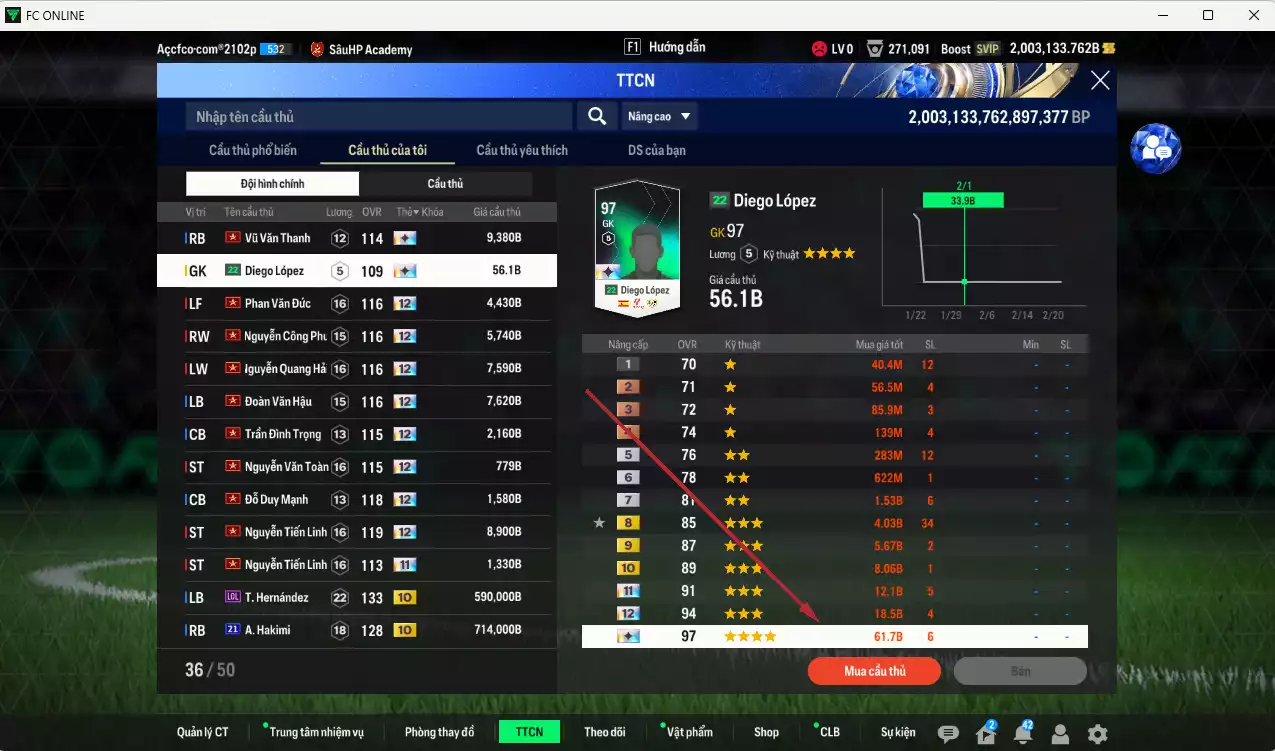Open the Nâng cao dropdown
Screen dimensions: 1275x751
point(659,117)
